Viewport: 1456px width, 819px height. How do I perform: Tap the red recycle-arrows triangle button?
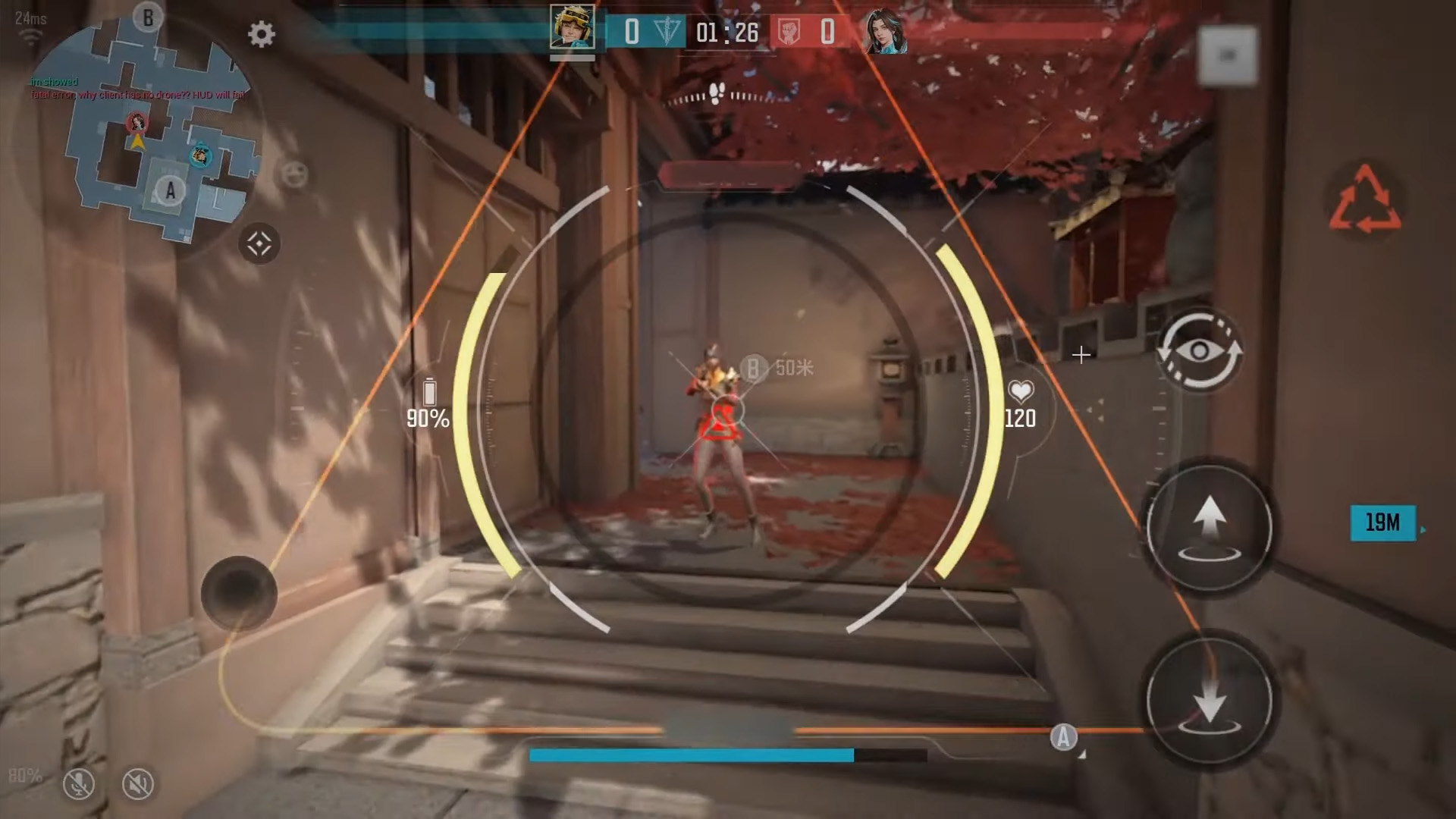[1364, 201]
